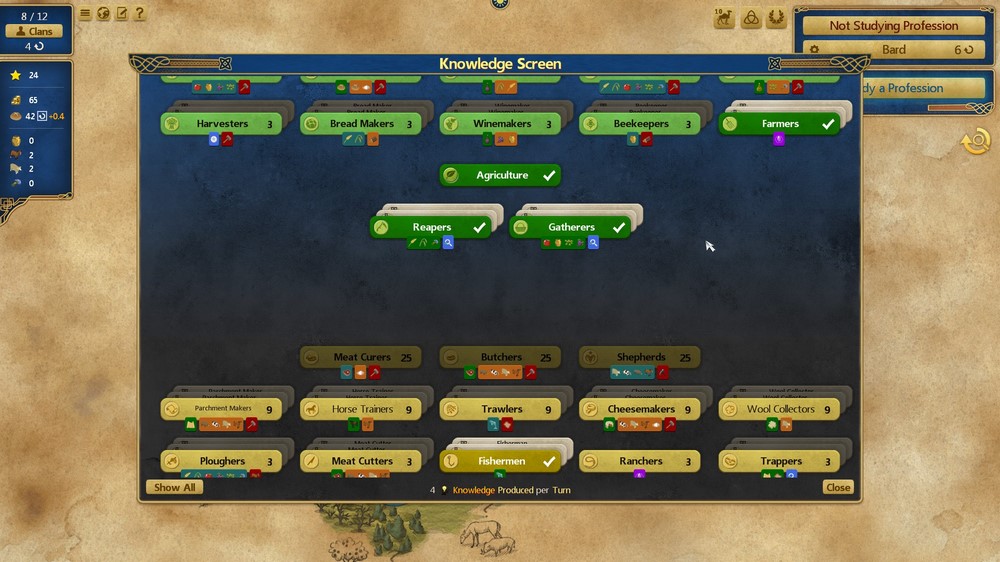Select the Winemakers knowledge card
This screenshot has height=562, width=1000.
(501, 124)
